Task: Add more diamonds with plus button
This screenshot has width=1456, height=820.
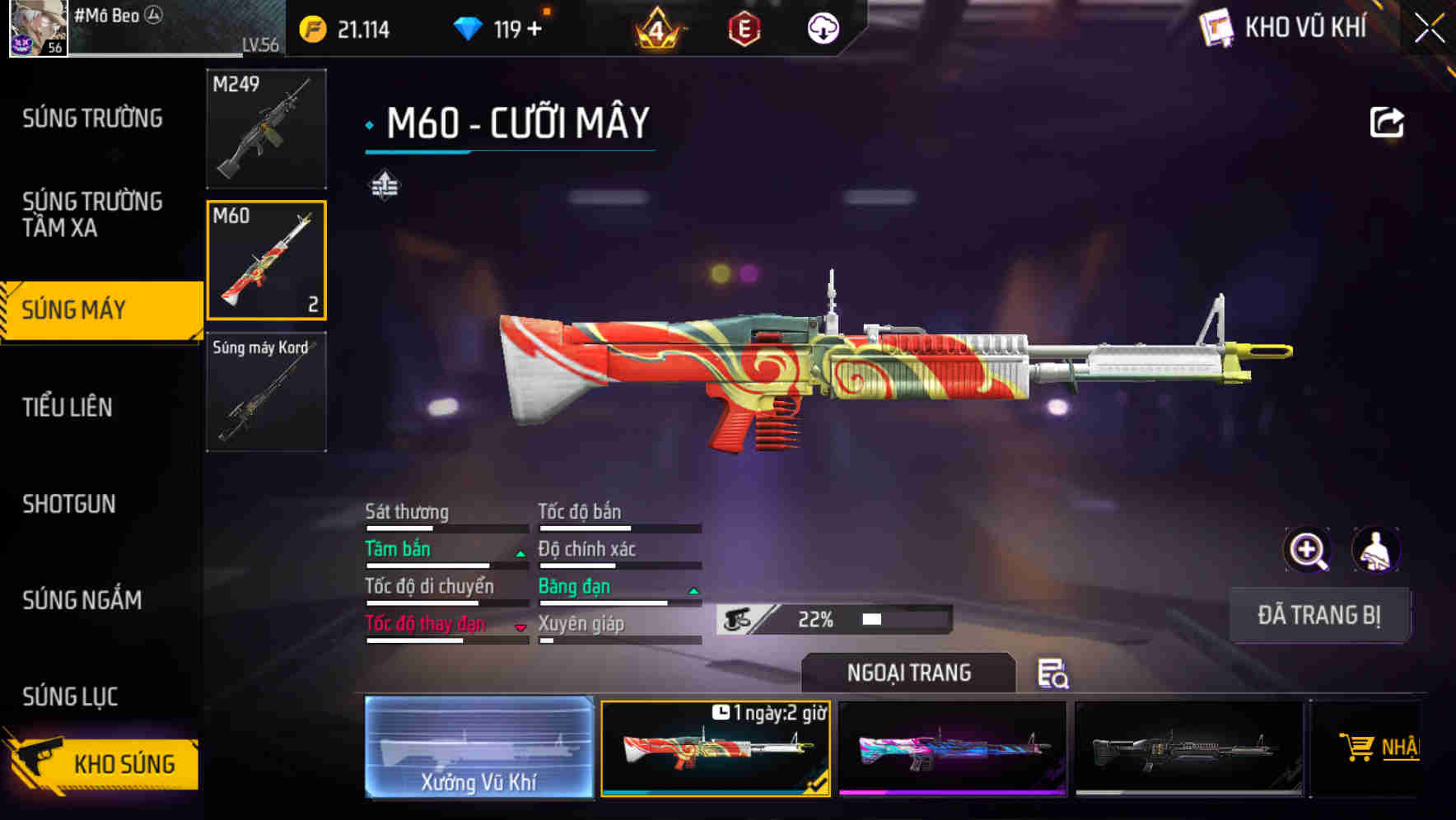Action: [x=534, y=30]
